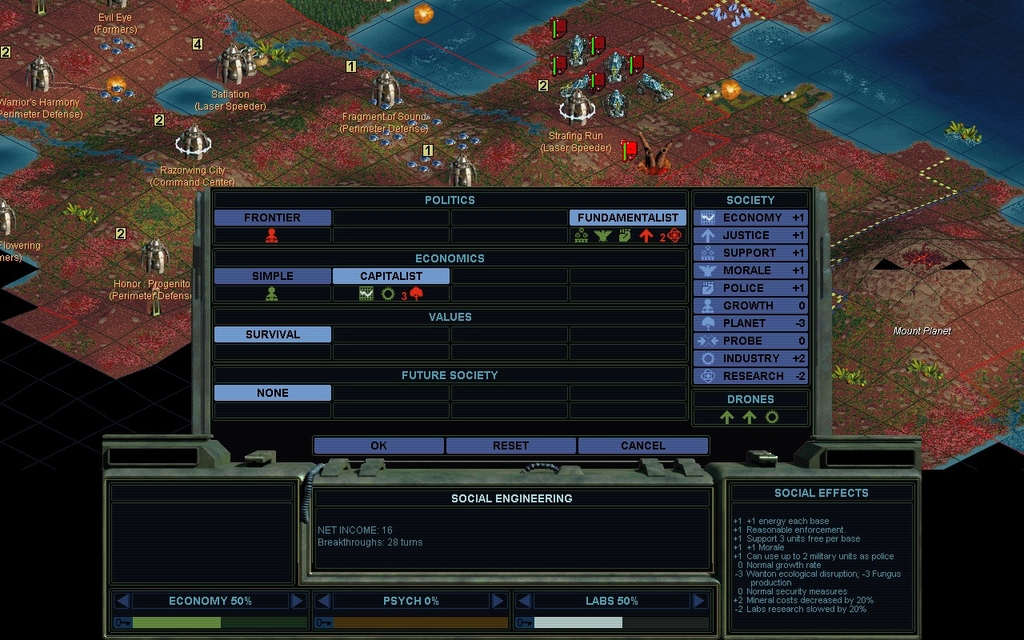Decrease the Psych allocation with left arrow

[x=323, y=601]
